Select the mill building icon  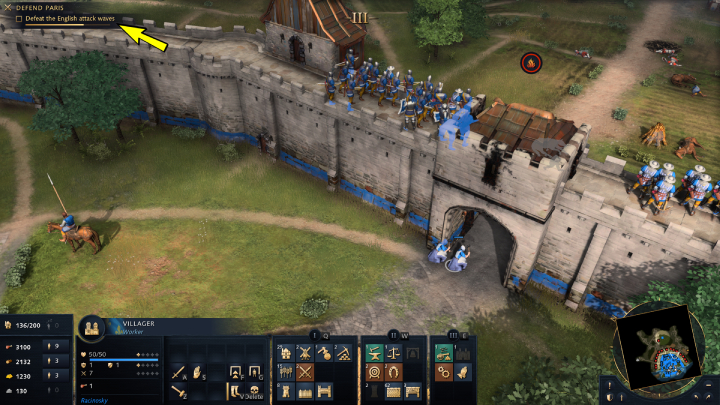pos(304,353)
